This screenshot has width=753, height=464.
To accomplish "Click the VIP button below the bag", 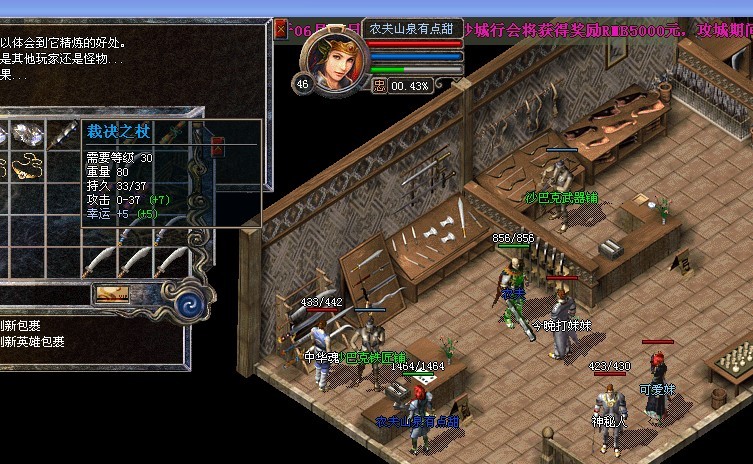I will coord(112,293).
